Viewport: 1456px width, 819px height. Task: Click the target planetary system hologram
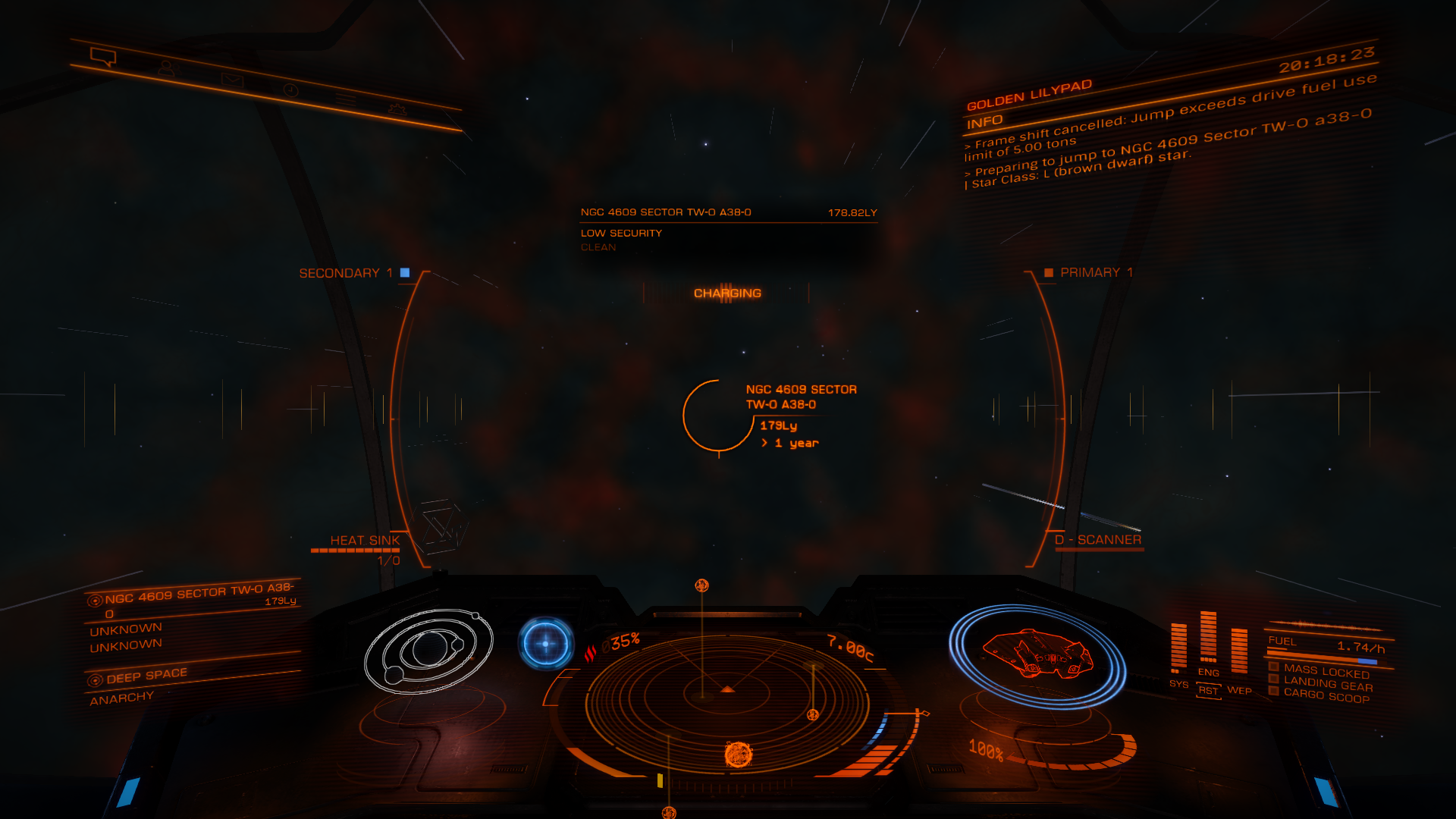pos(429,651)
